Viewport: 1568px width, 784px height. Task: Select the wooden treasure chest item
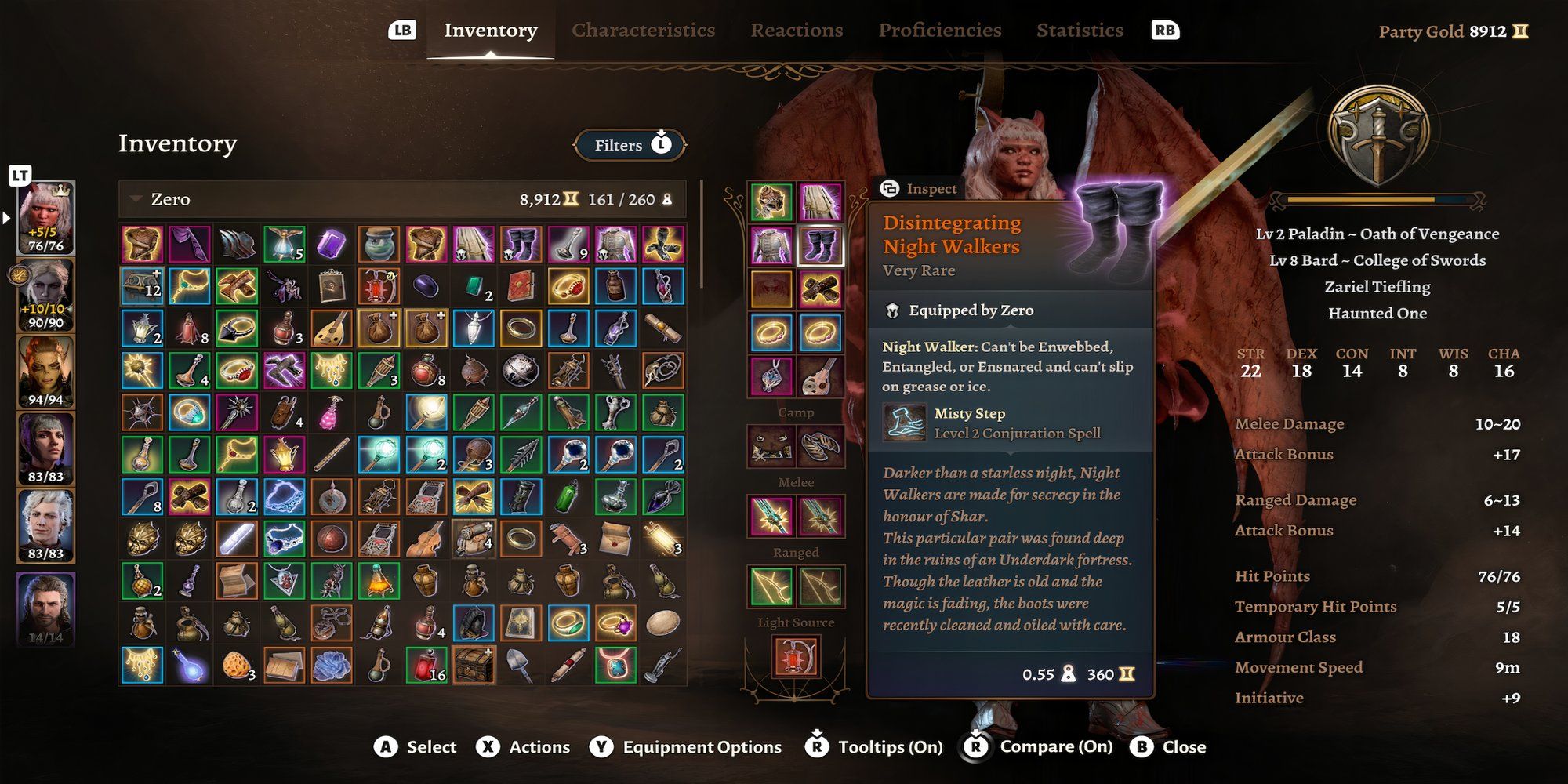click(x=473, y=665)
